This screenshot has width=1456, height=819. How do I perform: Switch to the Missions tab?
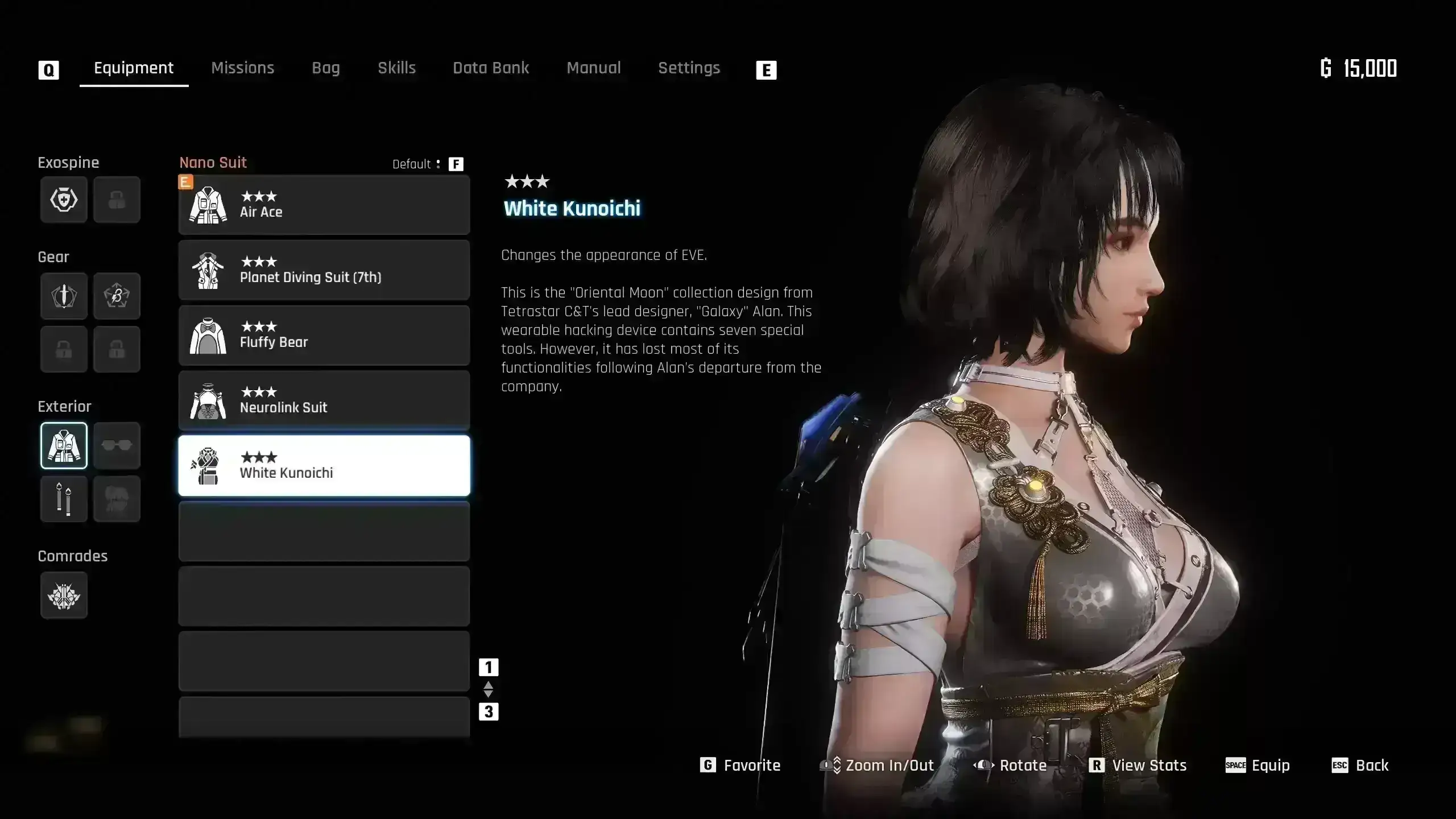242,68
